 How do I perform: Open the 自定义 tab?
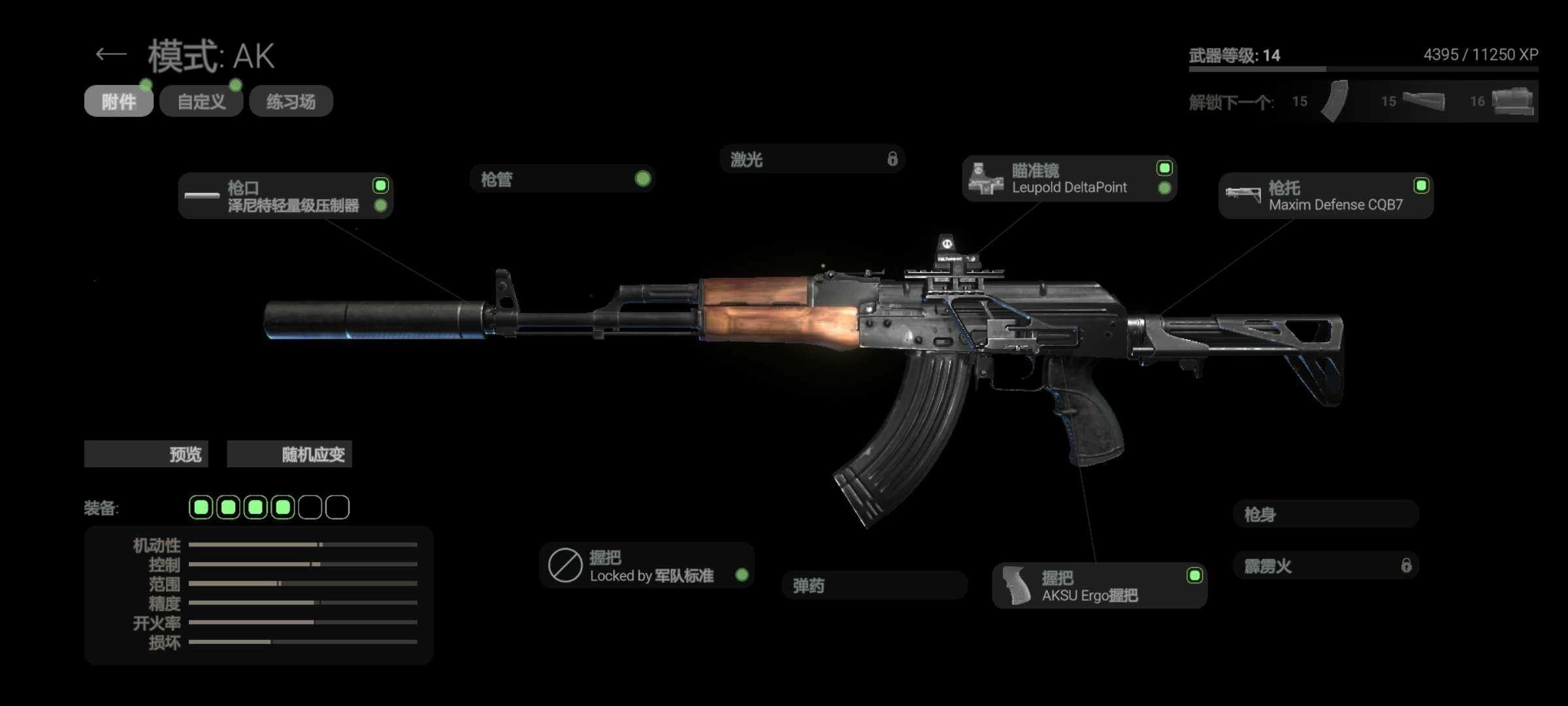click(x=201, y=101)
